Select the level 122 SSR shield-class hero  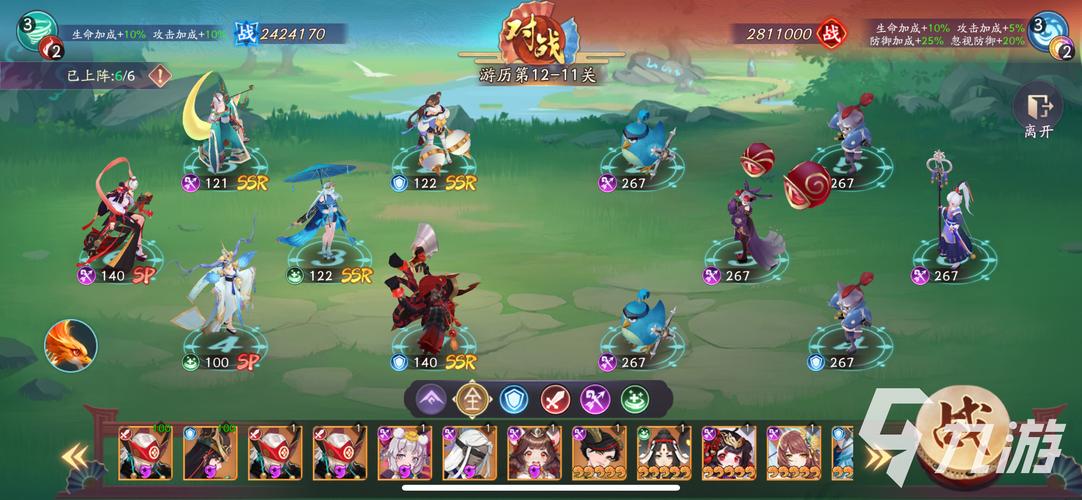(x=434, y=135)
